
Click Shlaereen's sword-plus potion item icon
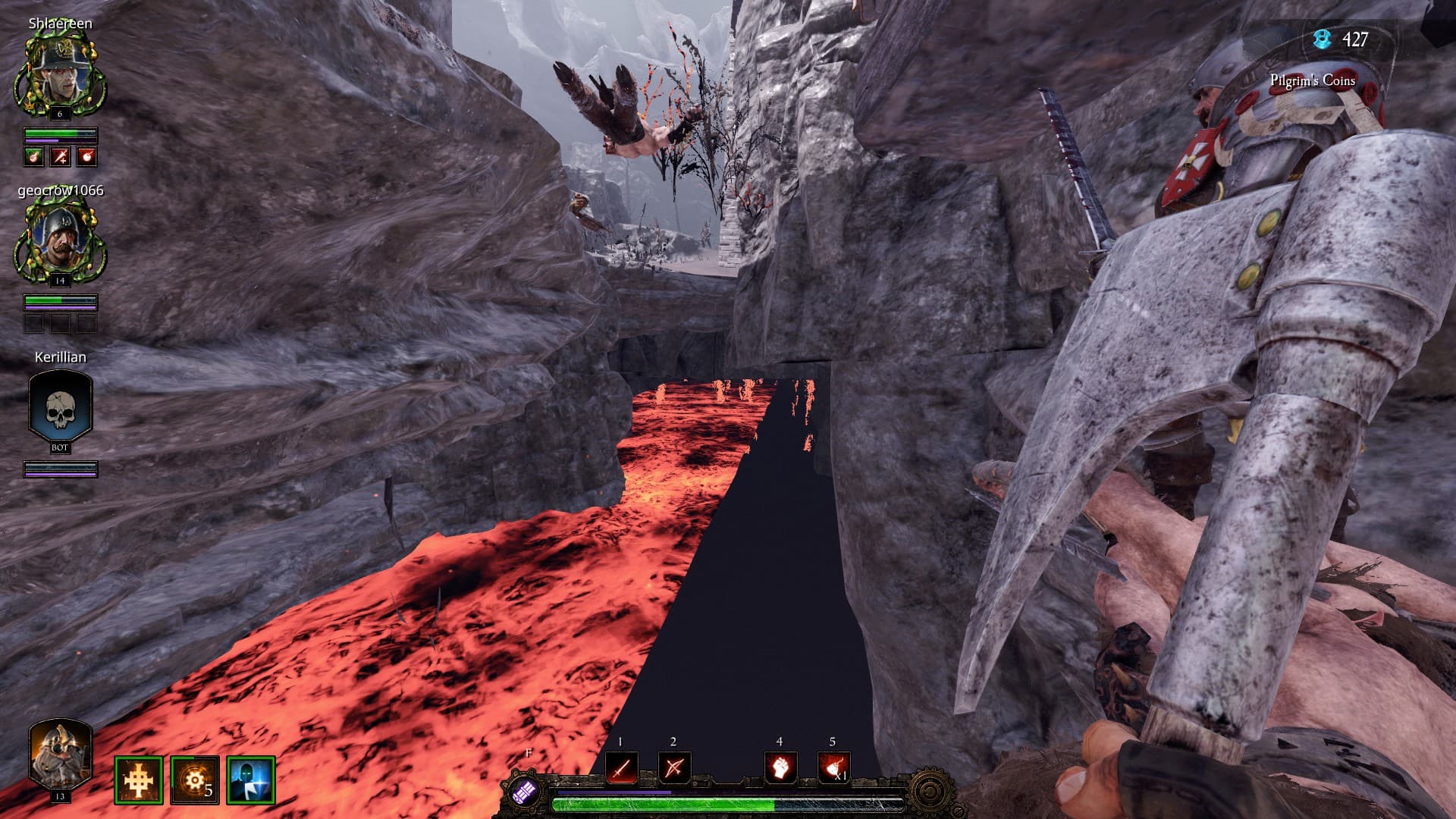coord(60,156)
